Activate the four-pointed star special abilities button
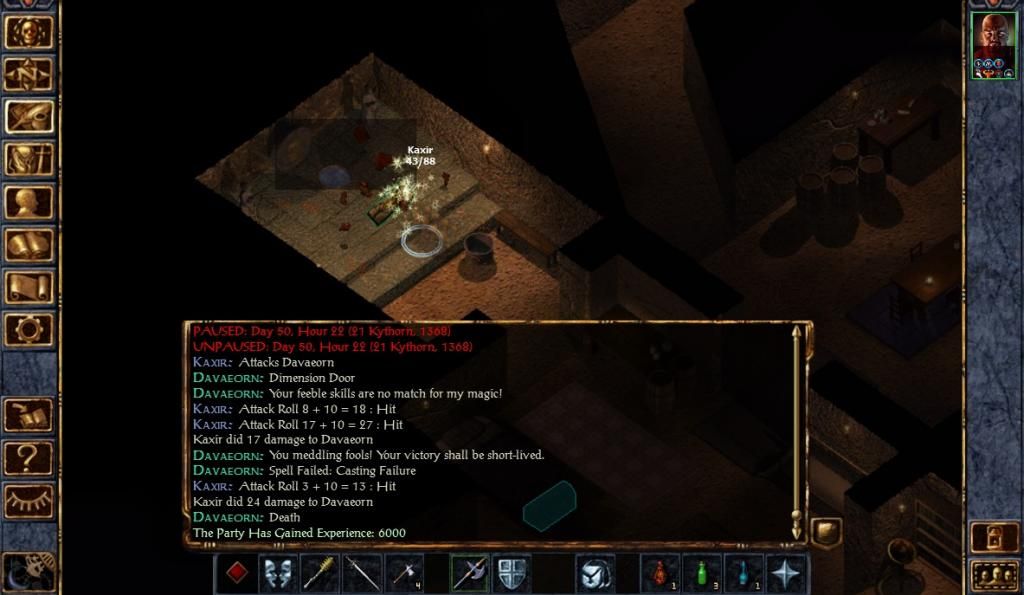This screenshot has width=1024, height=595. coord(786,574)
